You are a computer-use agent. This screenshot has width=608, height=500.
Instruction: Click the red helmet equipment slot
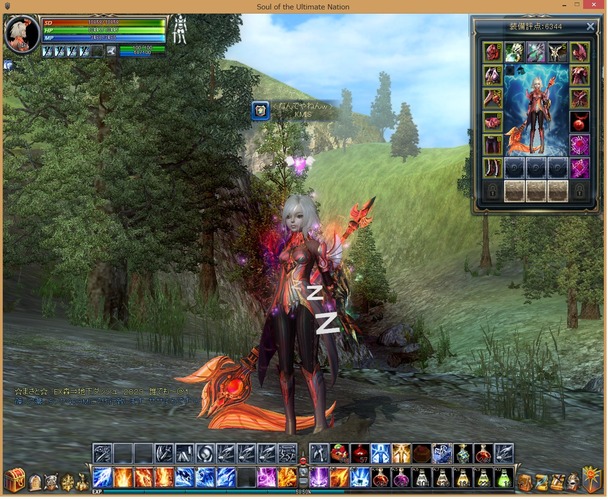click(x=492, y=51)
